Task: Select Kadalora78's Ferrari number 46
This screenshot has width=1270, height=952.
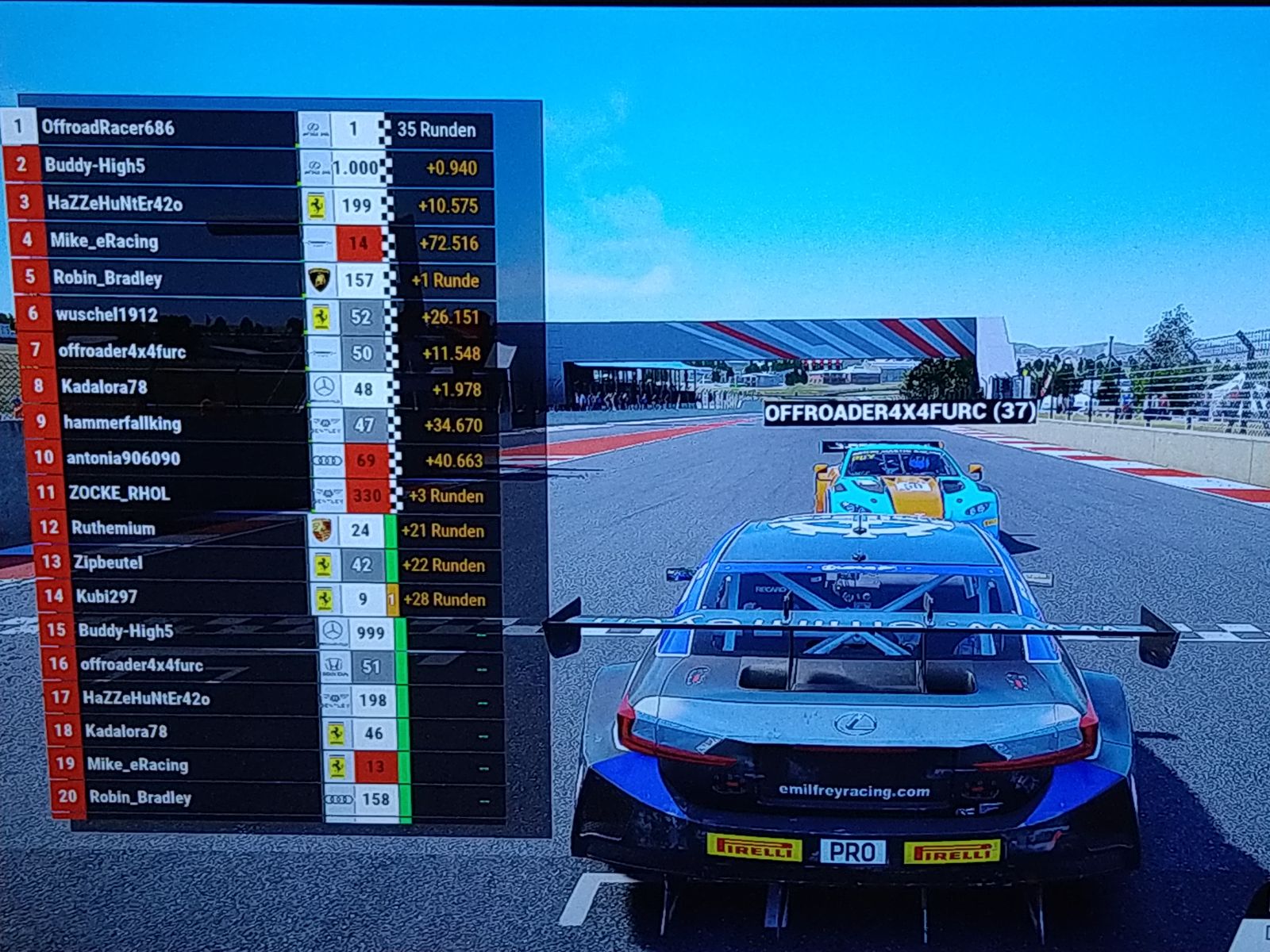Action: click(126, 731)
